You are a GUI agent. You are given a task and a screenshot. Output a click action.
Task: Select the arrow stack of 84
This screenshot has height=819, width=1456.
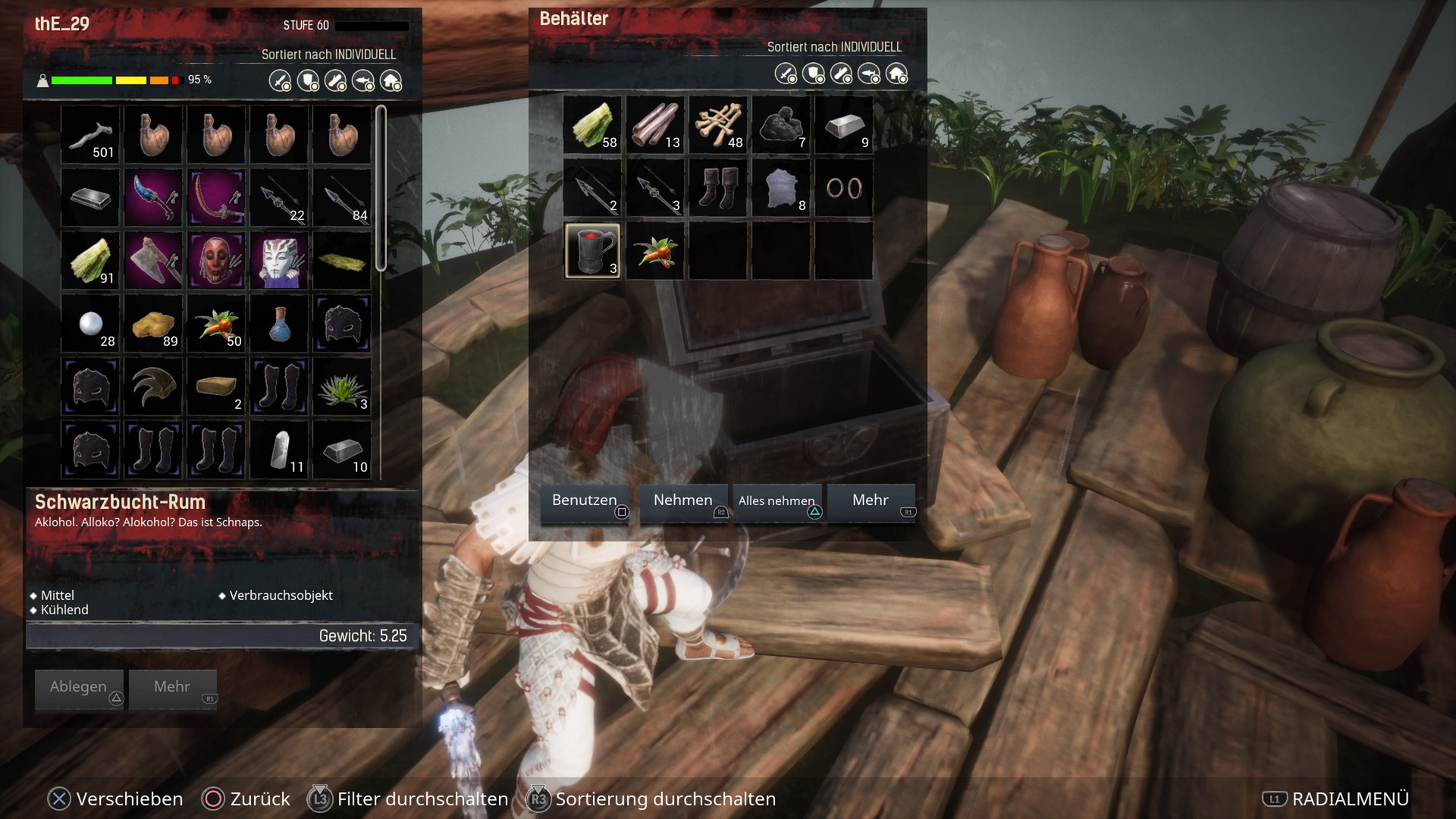coord(343,198)
